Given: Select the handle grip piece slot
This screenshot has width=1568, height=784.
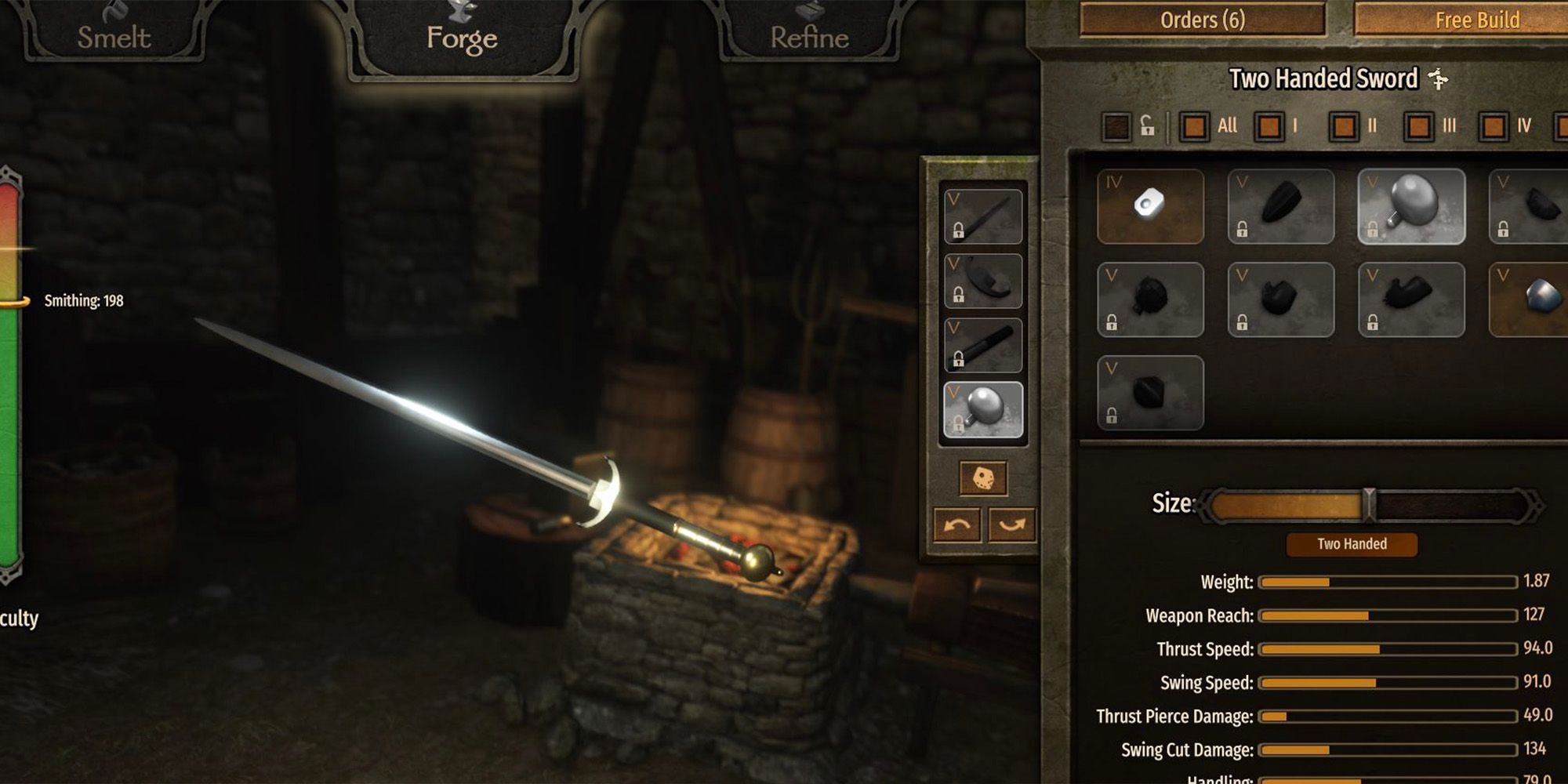Looking at the screenshot, I should pyautogui.click(x=983, y=345).
